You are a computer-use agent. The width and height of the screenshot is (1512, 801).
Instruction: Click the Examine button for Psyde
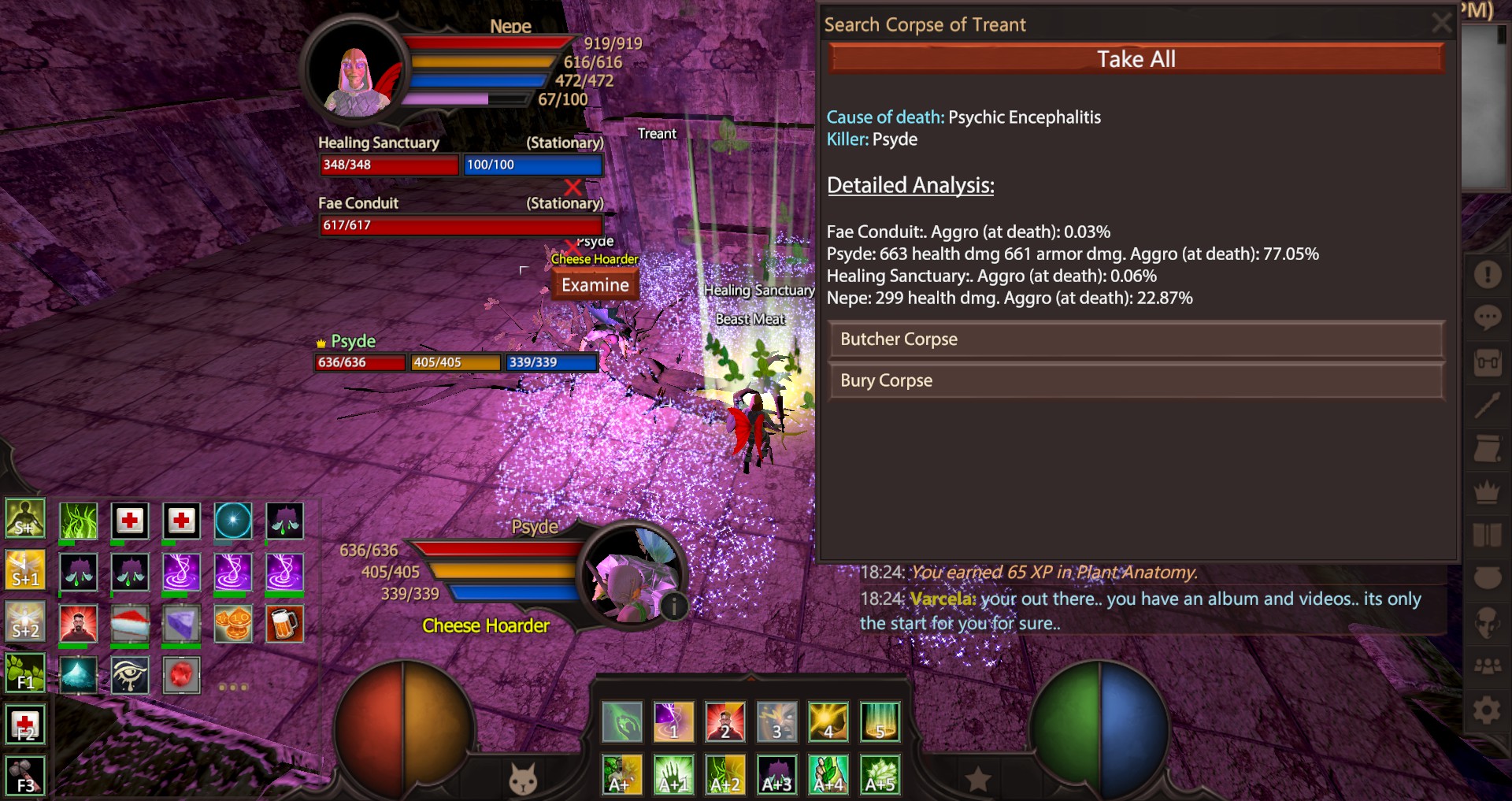pyautogui.click(x=595, y=285)
